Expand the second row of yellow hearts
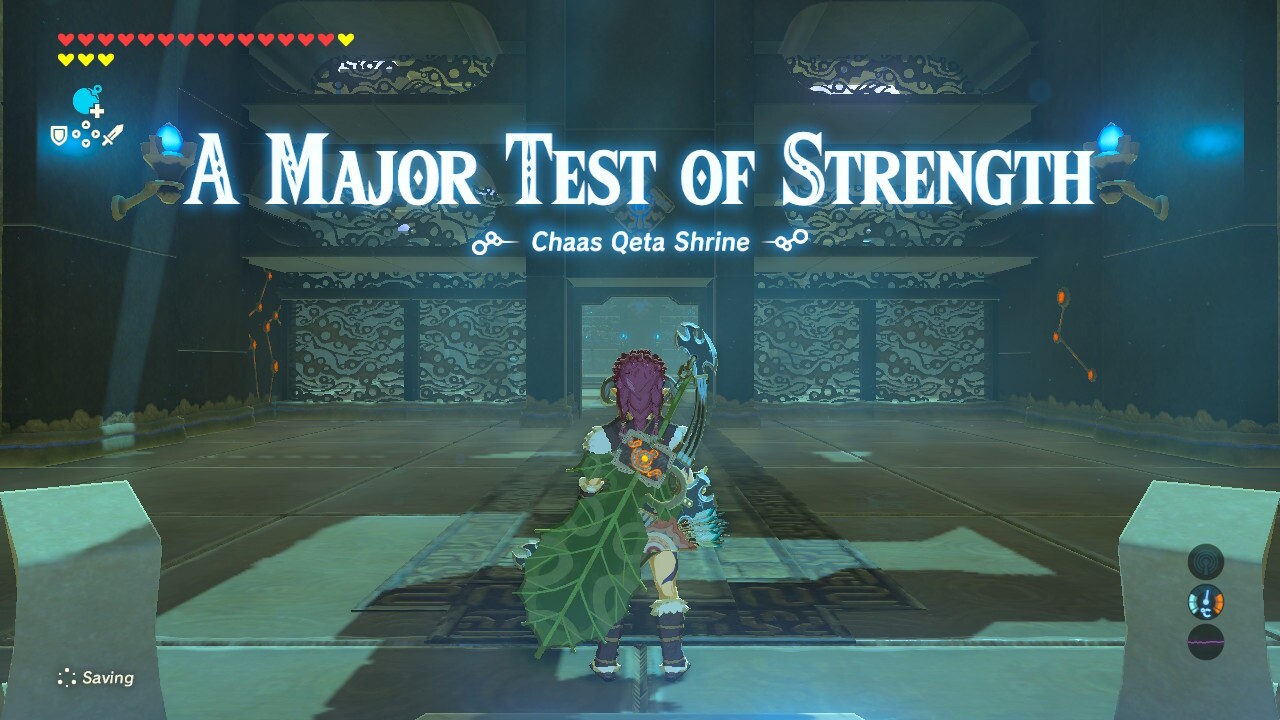The image size is (1280, 720). [85, 58]
